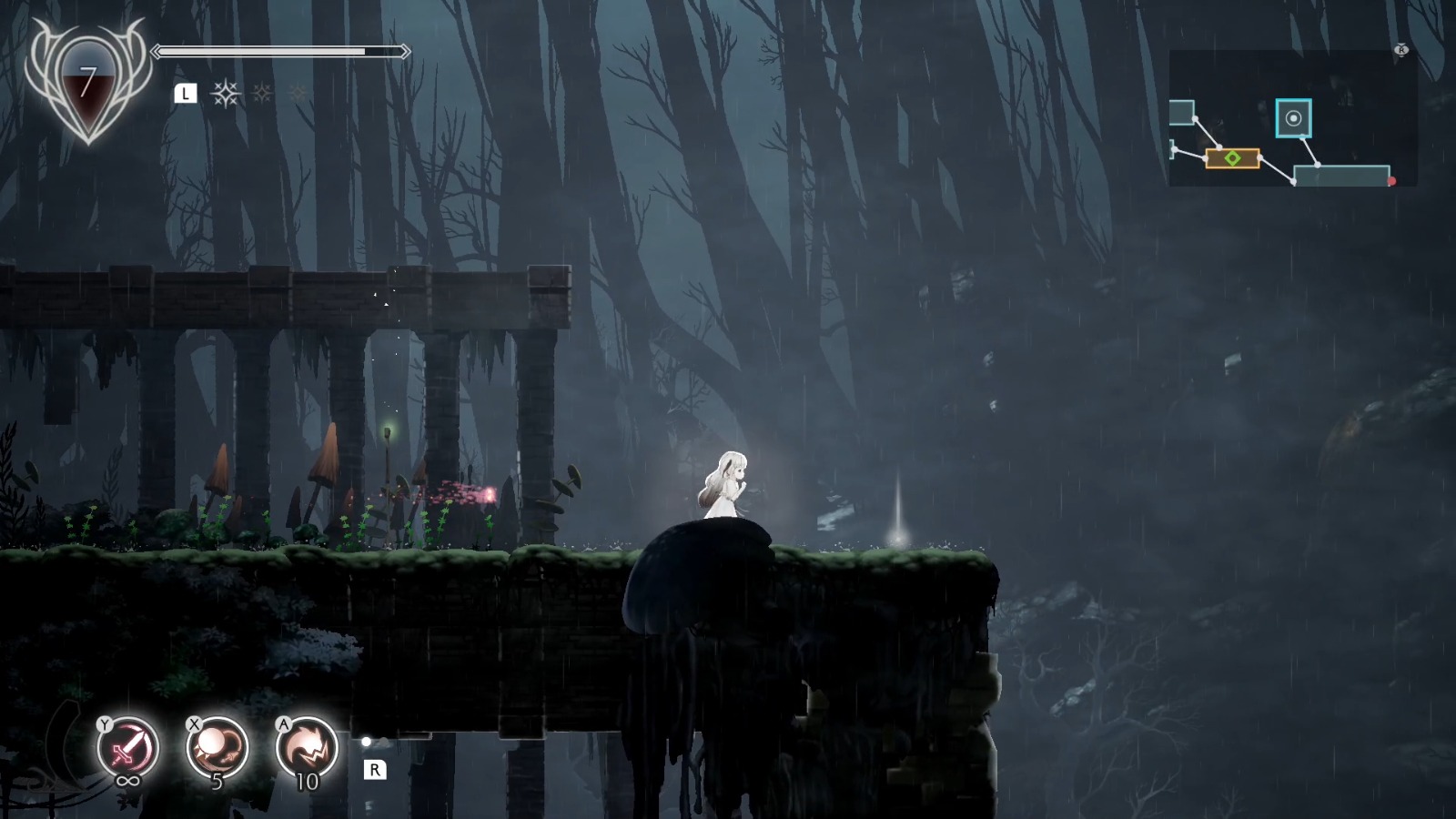Select the middle faded prayer star icon
Screen dimensions: 1456x819
(262, 93)
